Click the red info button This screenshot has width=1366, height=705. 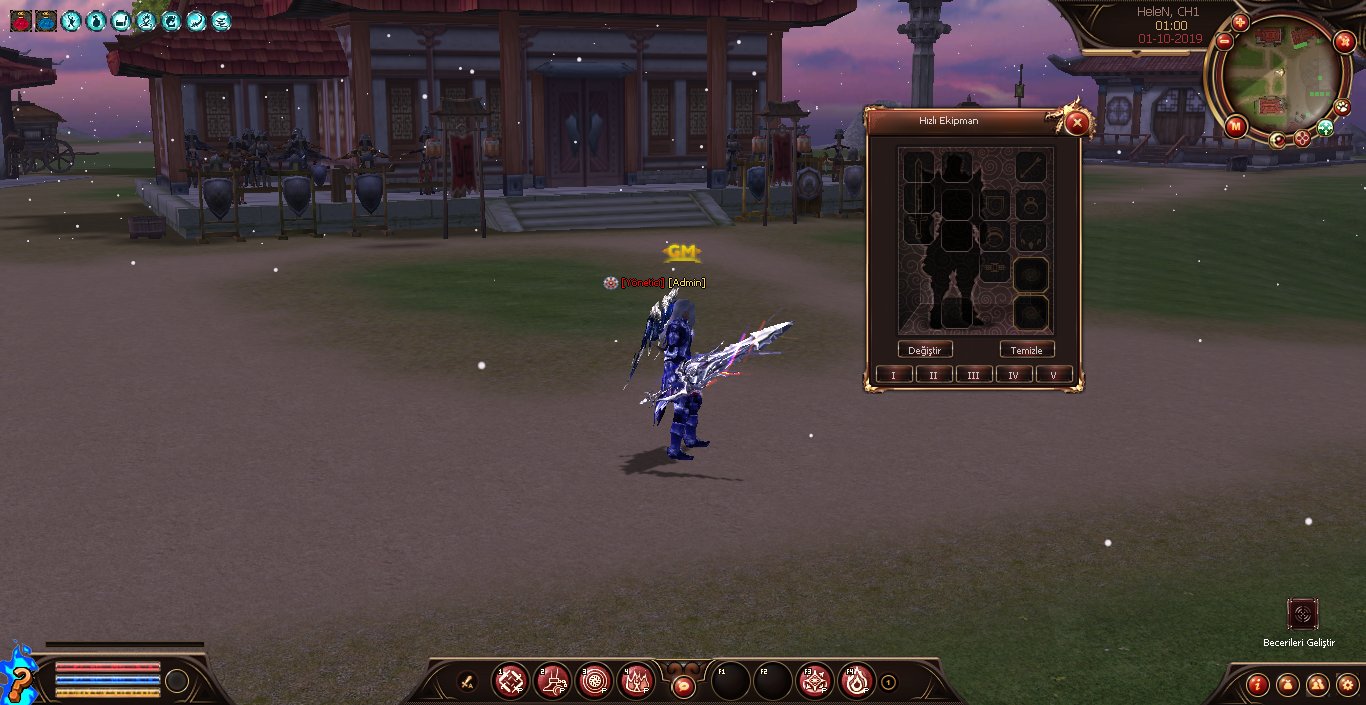(1258, 684)
